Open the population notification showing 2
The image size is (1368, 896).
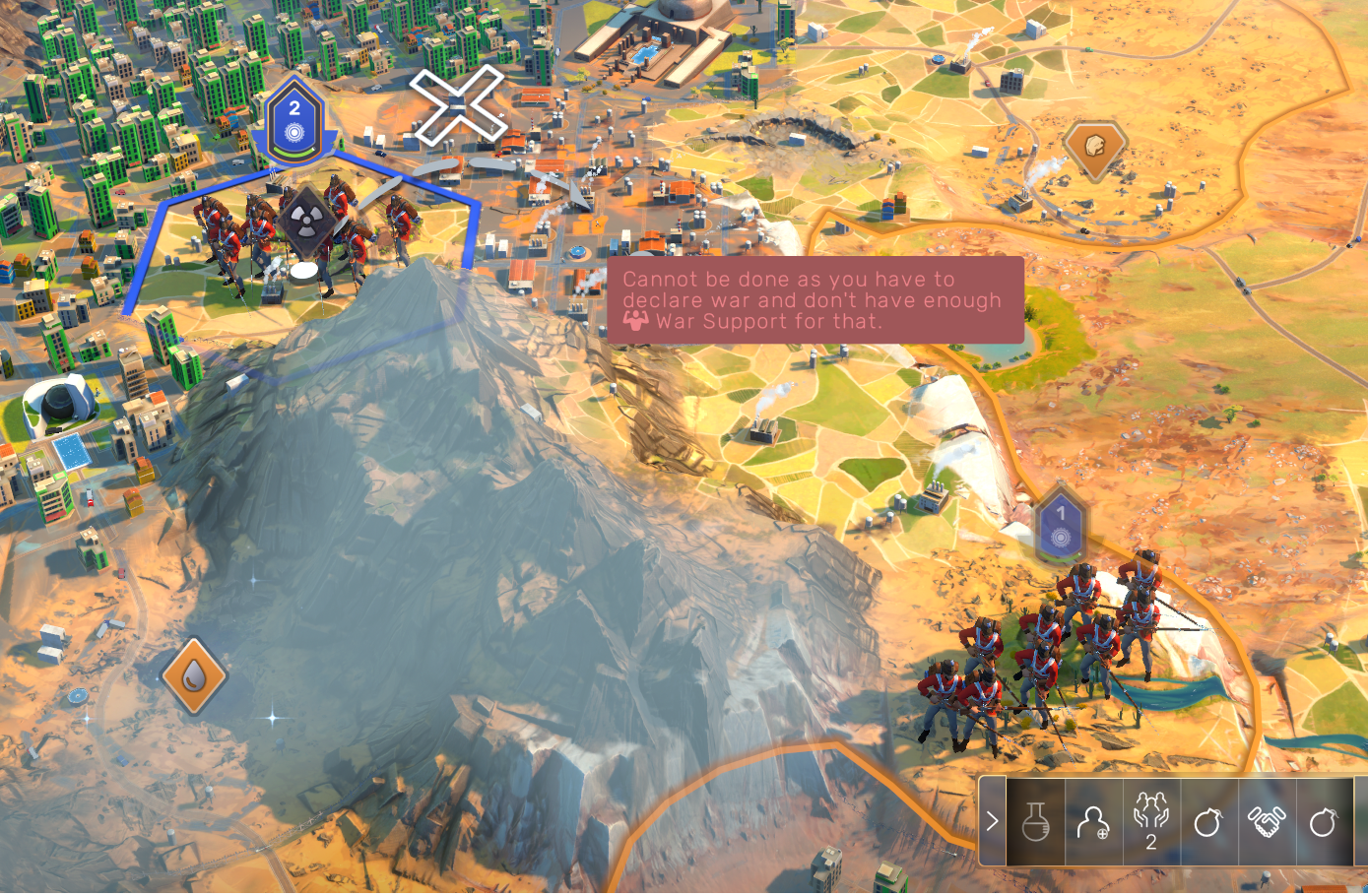[x=1150, y=821]
